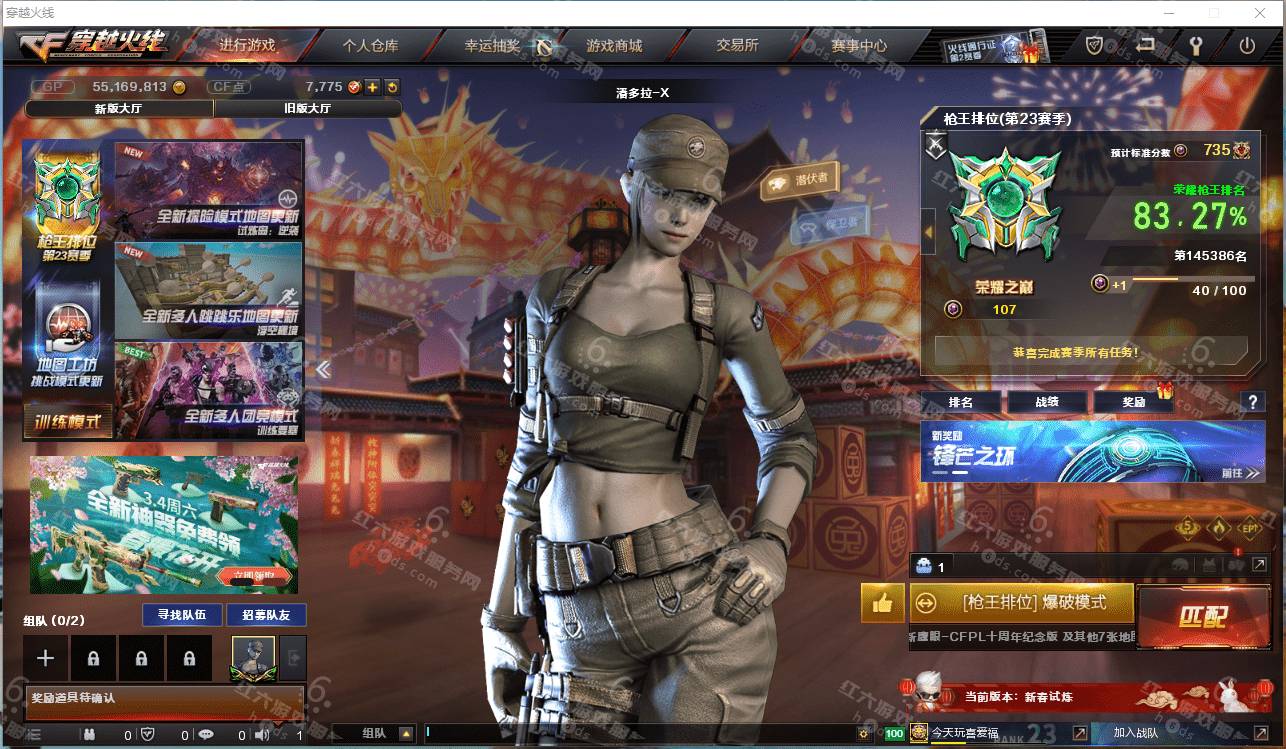Collapse the right panel with the left chevron
The height and width of the screenshot is (749, 1286).
323,369
